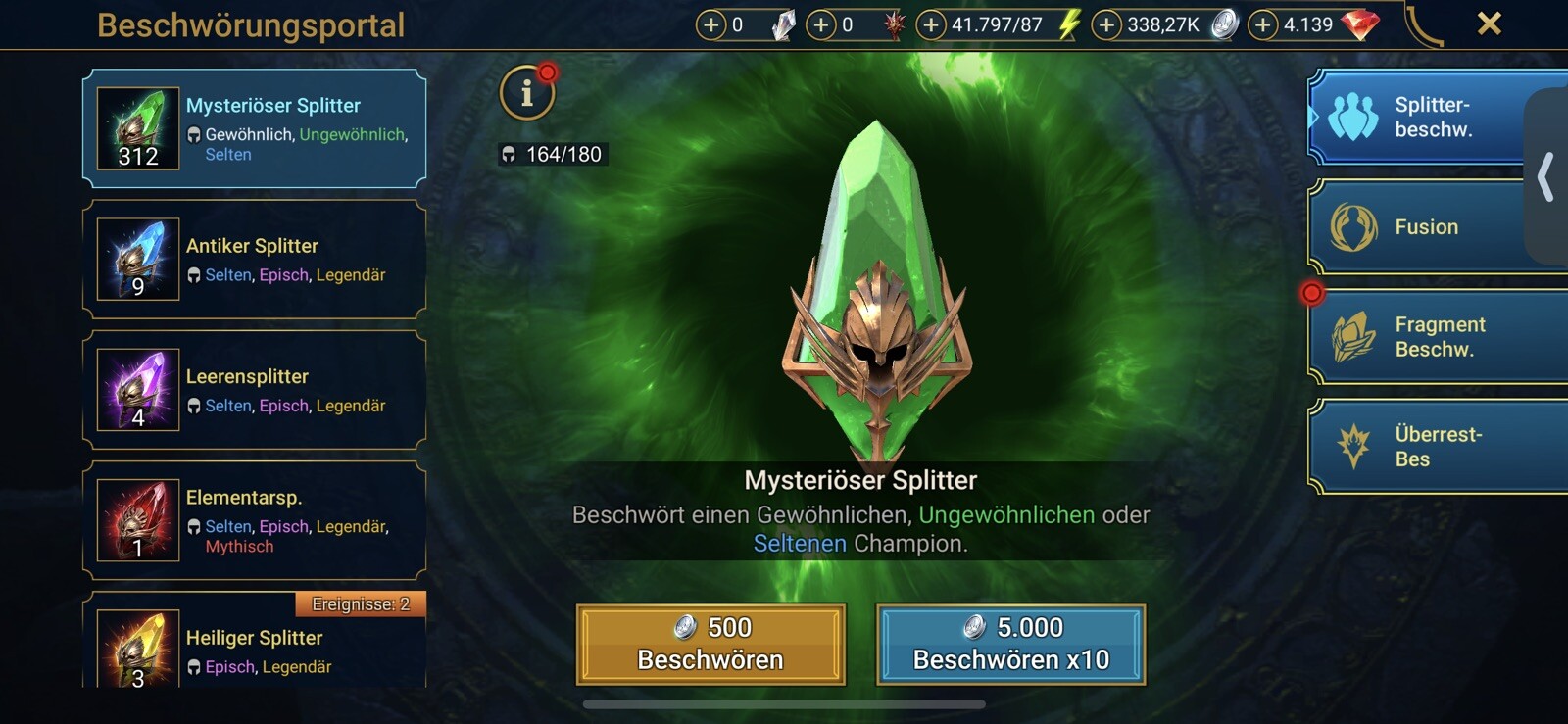
Task: Choose the Antiker Splitter shard
Action: click(x=255, y=259)
